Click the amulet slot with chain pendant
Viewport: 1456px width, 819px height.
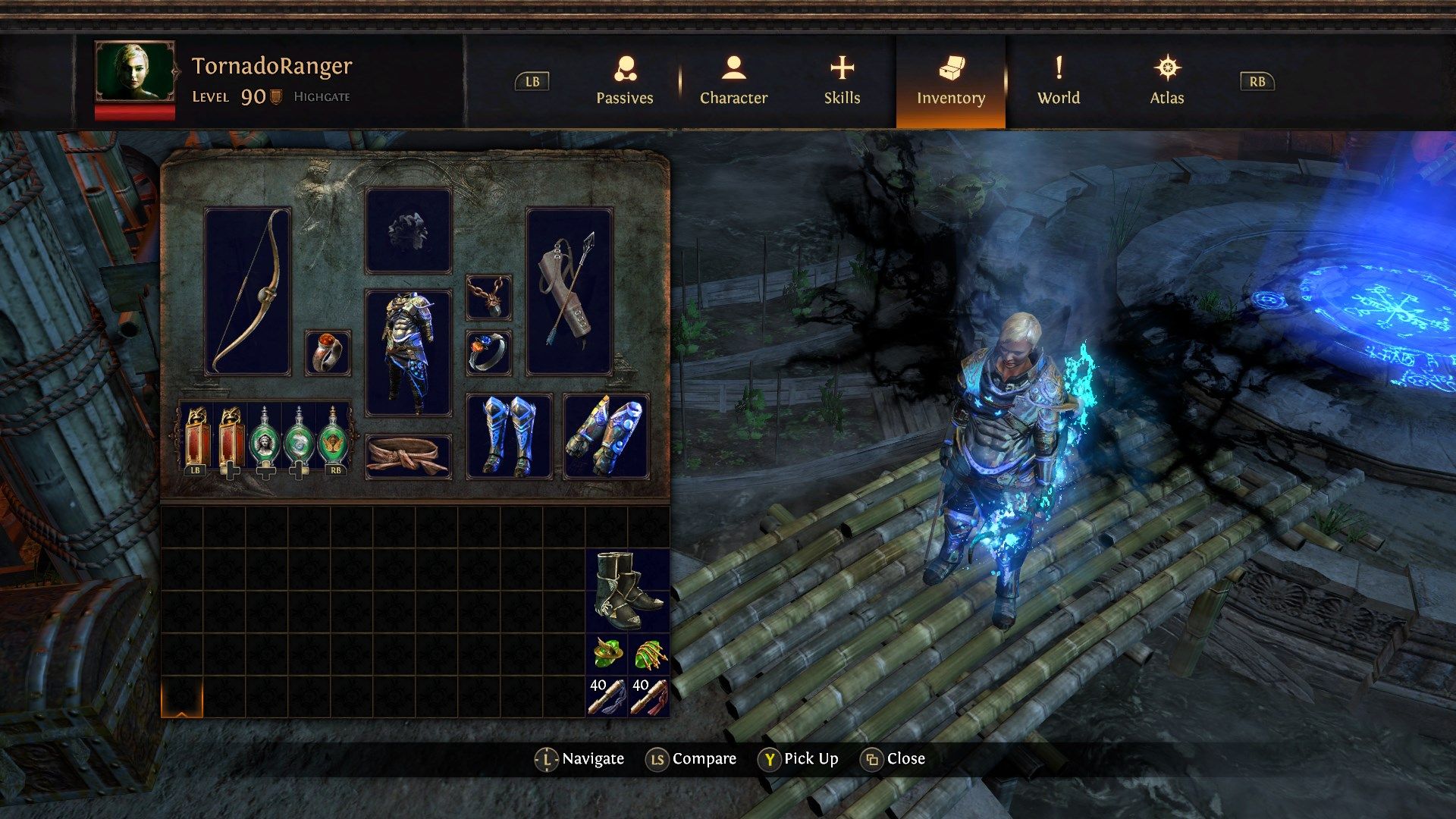488,296
